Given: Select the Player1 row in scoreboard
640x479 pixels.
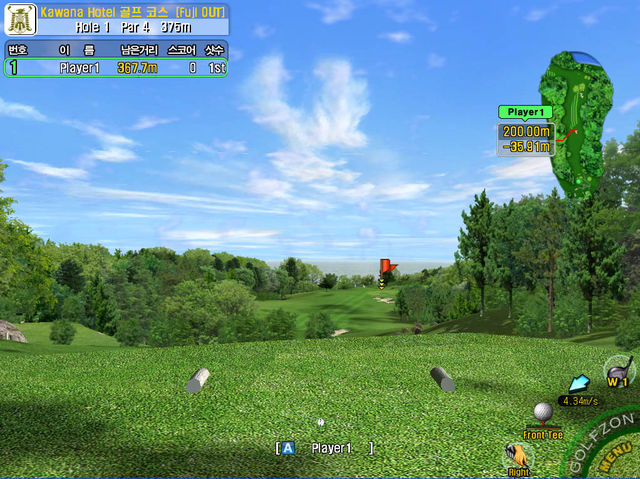Looking at the screenshot, I should coord(116,68).
